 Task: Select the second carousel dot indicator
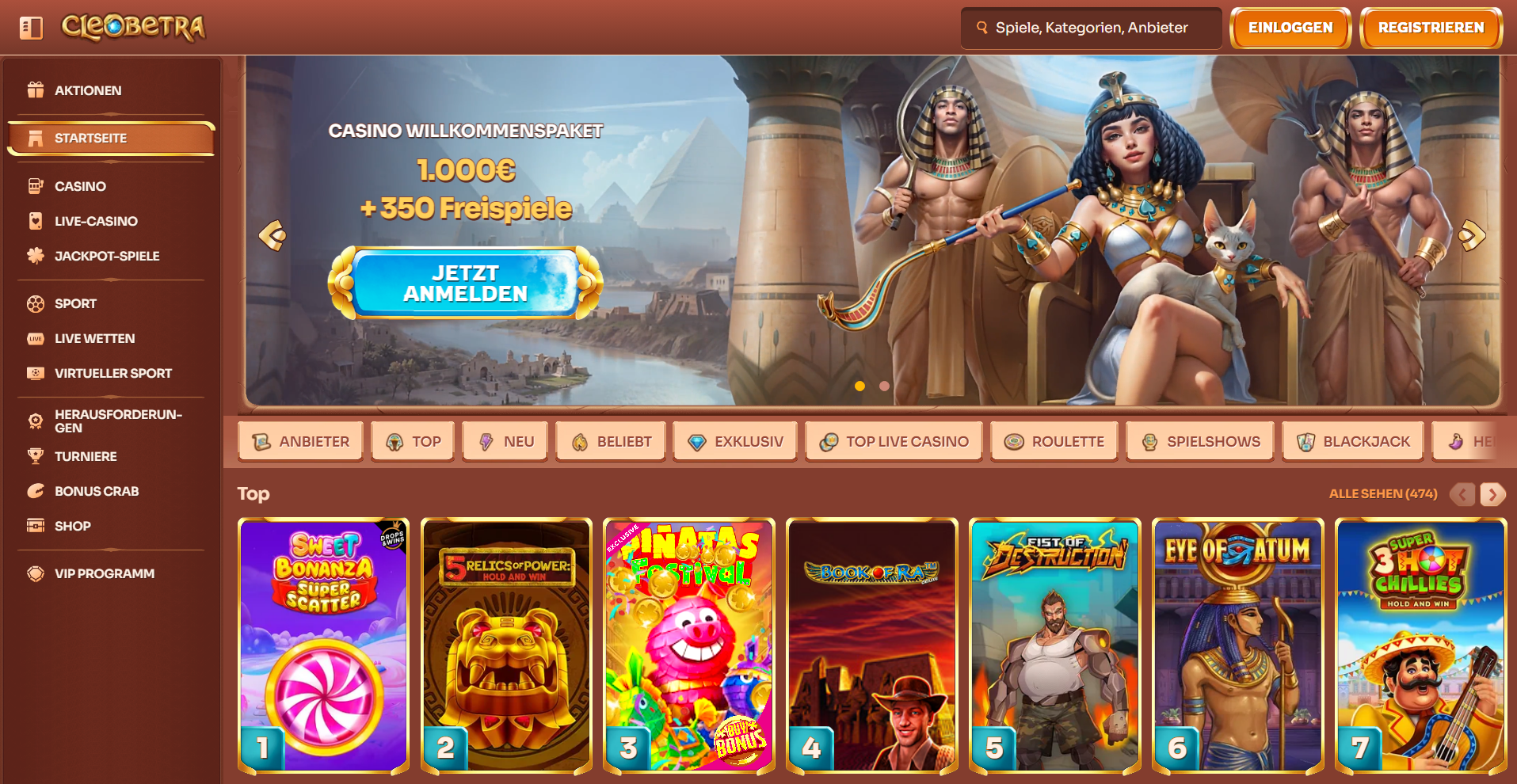[x=884, y=386]
